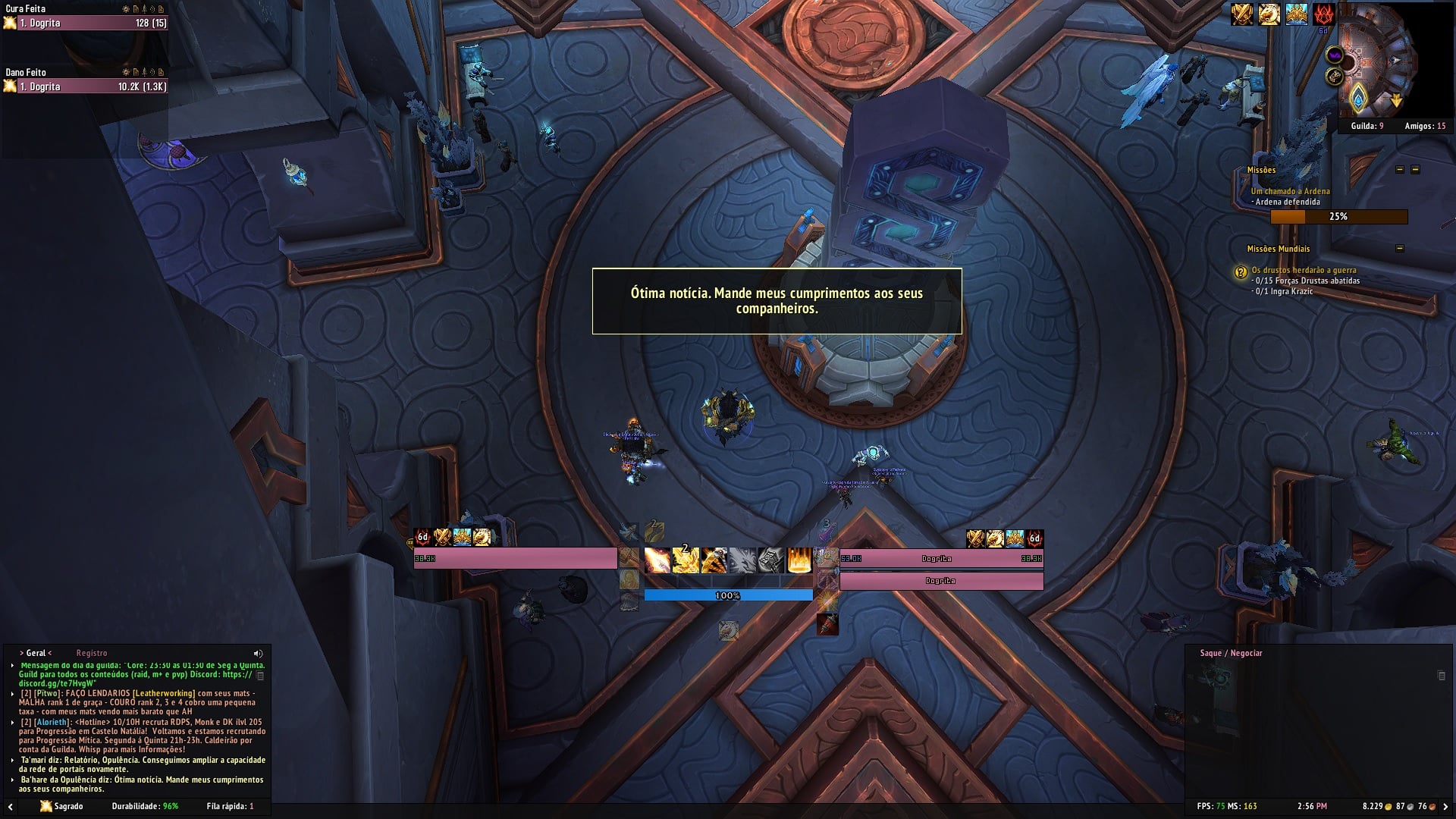The image size is (1456, 819).
Task: Select the Geral chat tab
Action: [36, 653]
